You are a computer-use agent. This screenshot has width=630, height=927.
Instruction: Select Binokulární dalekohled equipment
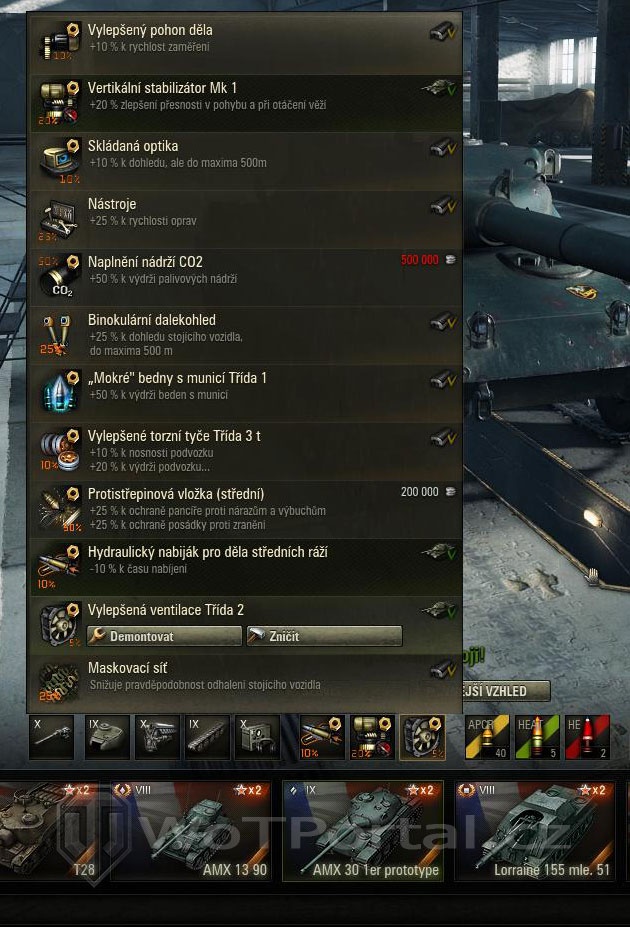pos(245,334)
